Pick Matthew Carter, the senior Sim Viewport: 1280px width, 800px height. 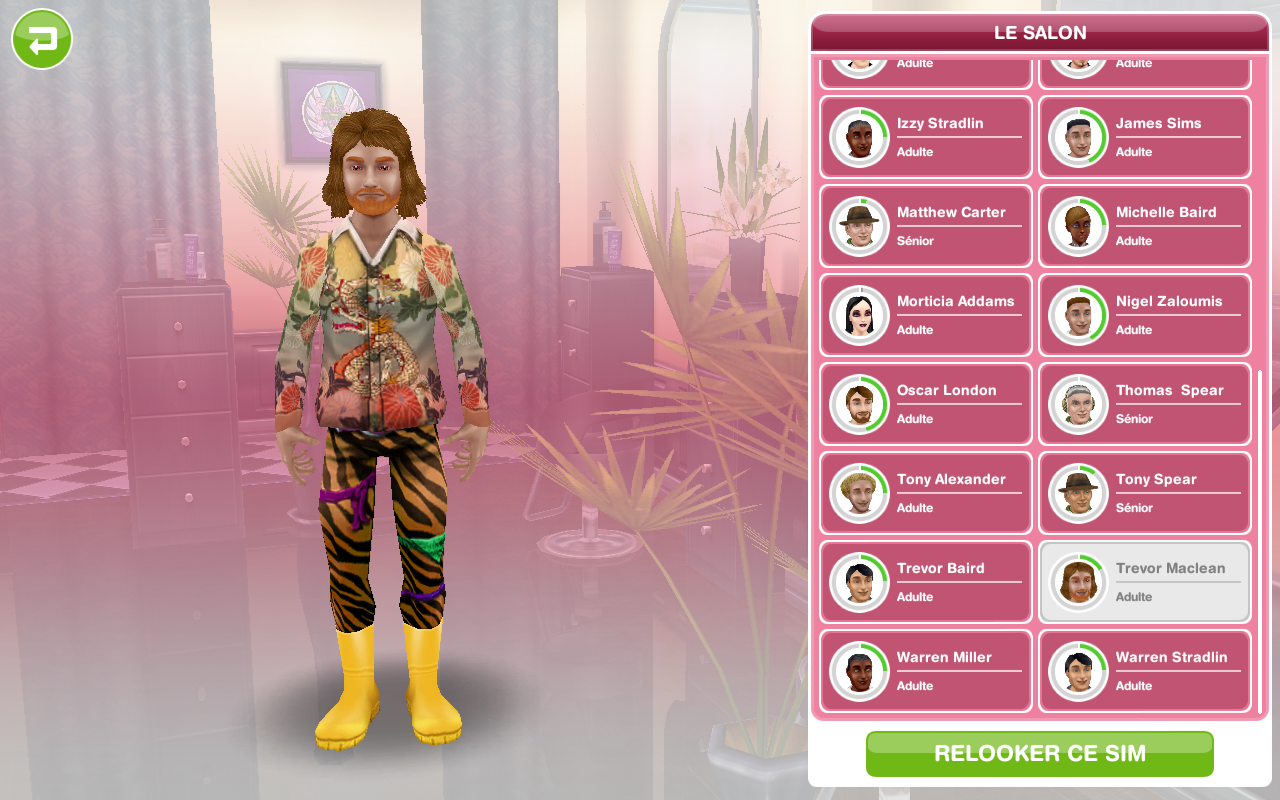[925, 226]
